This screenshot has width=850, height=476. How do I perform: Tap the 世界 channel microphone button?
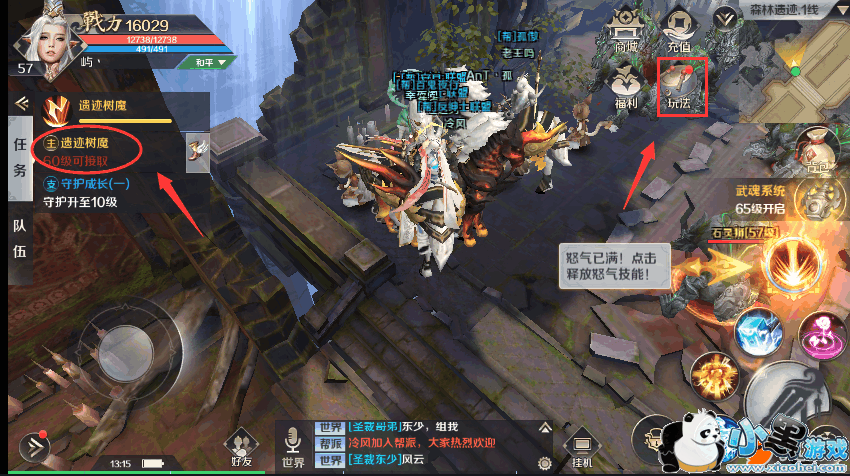tap(294, 448)
